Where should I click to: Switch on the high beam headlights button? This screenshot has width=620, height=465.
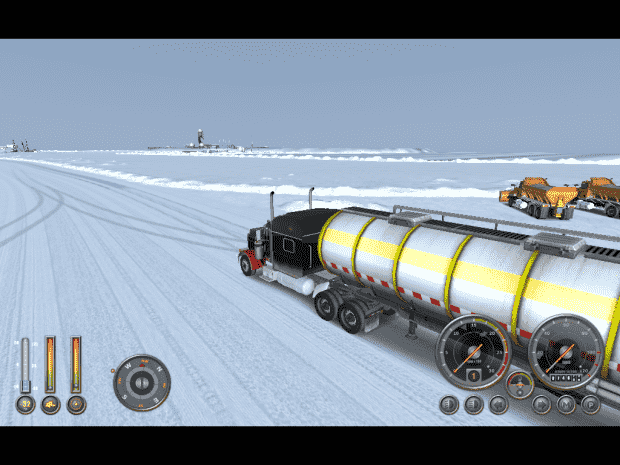(x=473, y=405)
